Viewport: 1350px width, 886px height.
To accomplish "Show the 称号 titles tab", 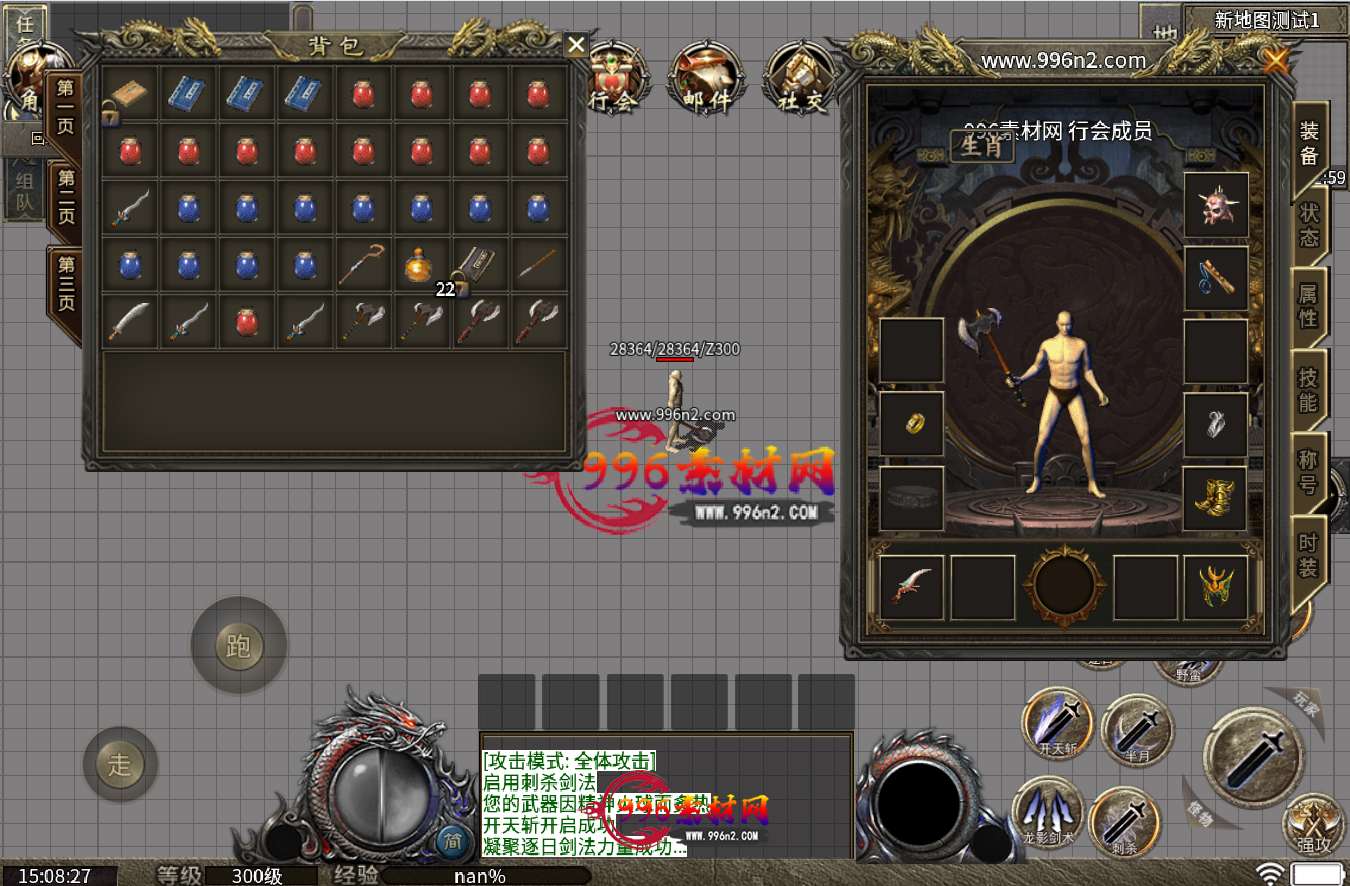I will pos(1309,472).
